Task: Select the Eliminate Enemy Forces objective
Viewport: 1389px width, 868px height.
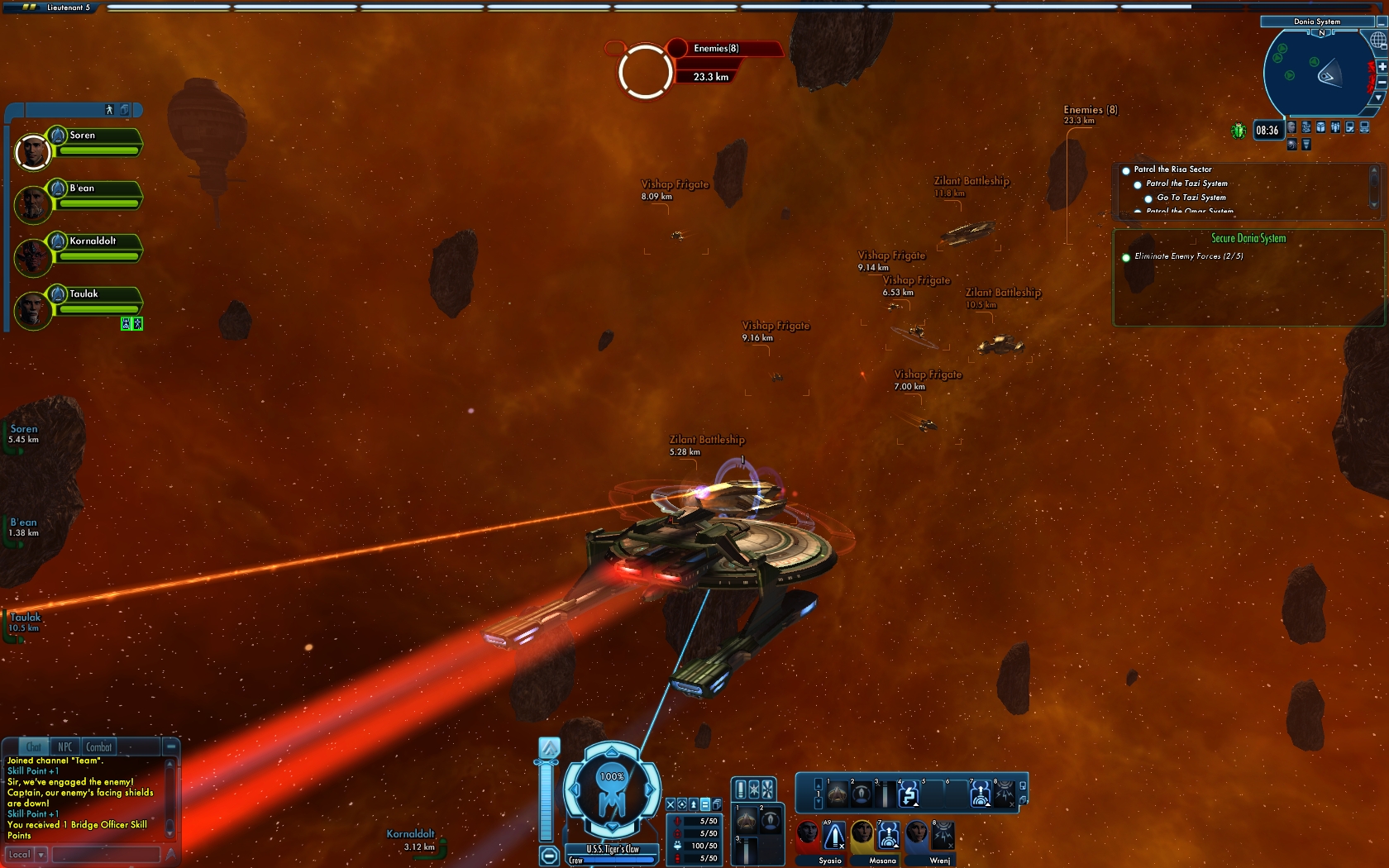Action: pyautogui.click(x=1188, y=256)
